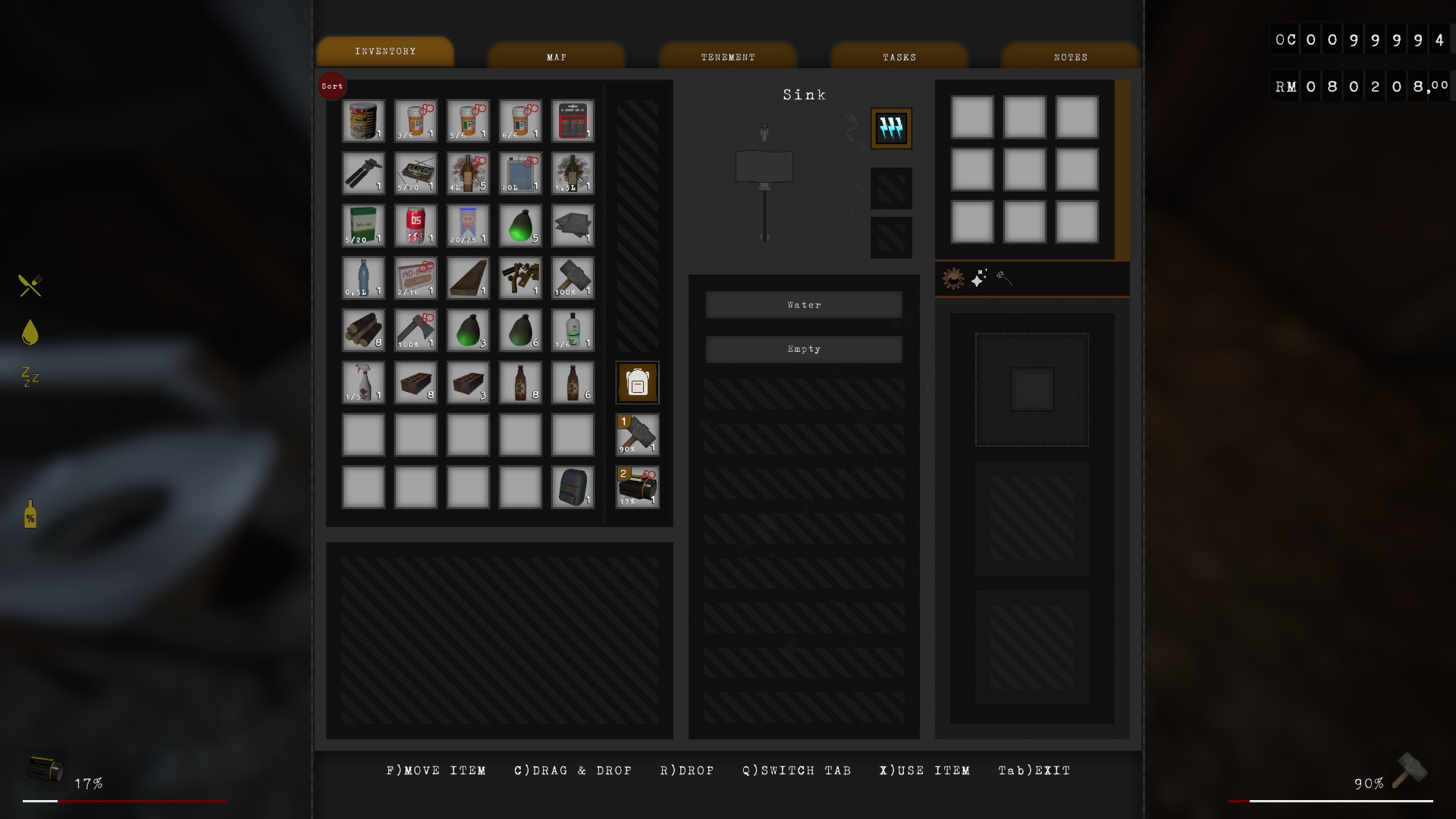Select the equipped backpack icon
The height and width of the screenshot is (819, 1456).
pyautogui.click(x=637, y=383)
